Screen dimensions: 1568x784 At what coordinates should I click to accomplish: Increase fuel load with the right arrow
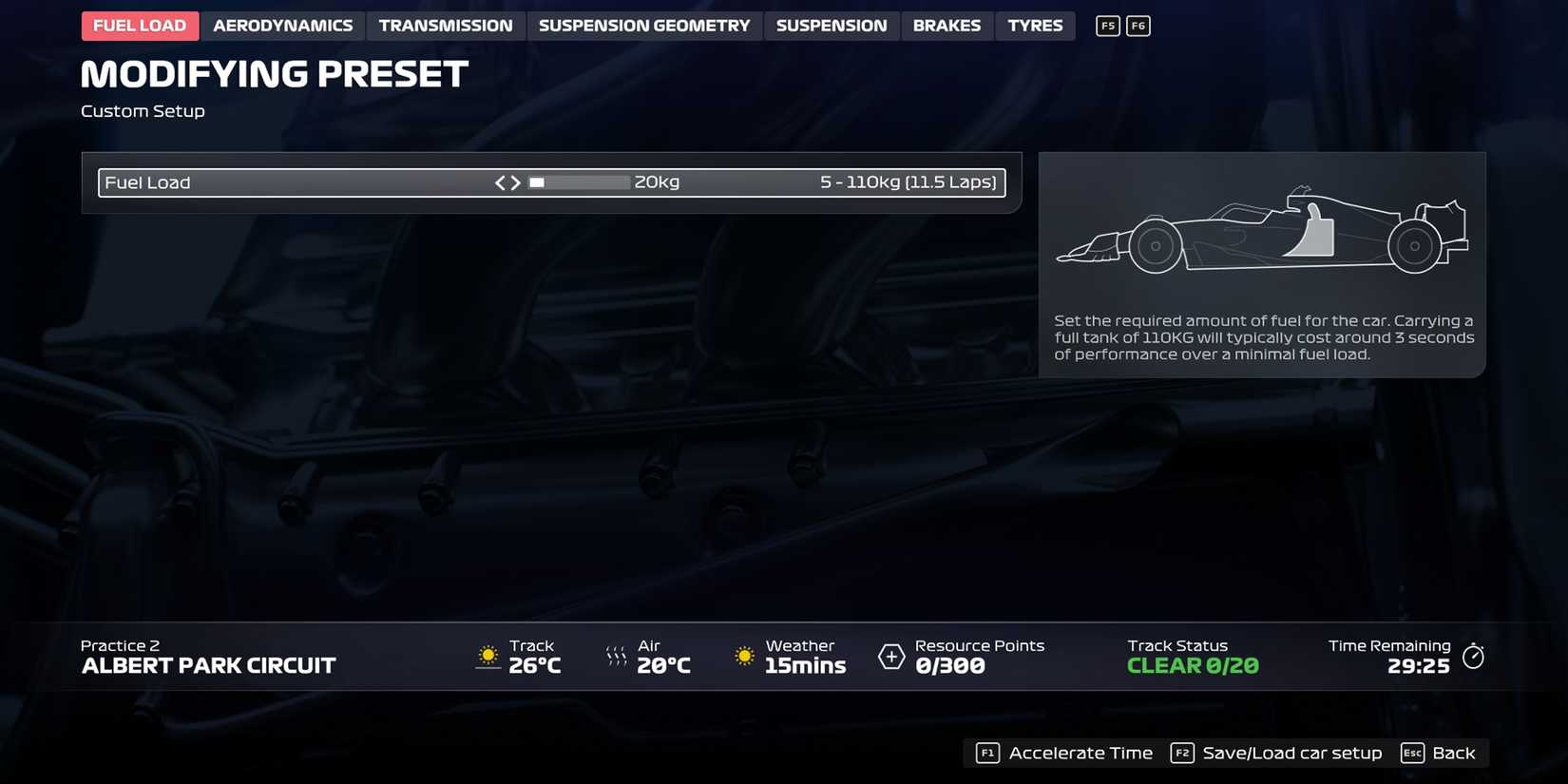pos(517,182)
